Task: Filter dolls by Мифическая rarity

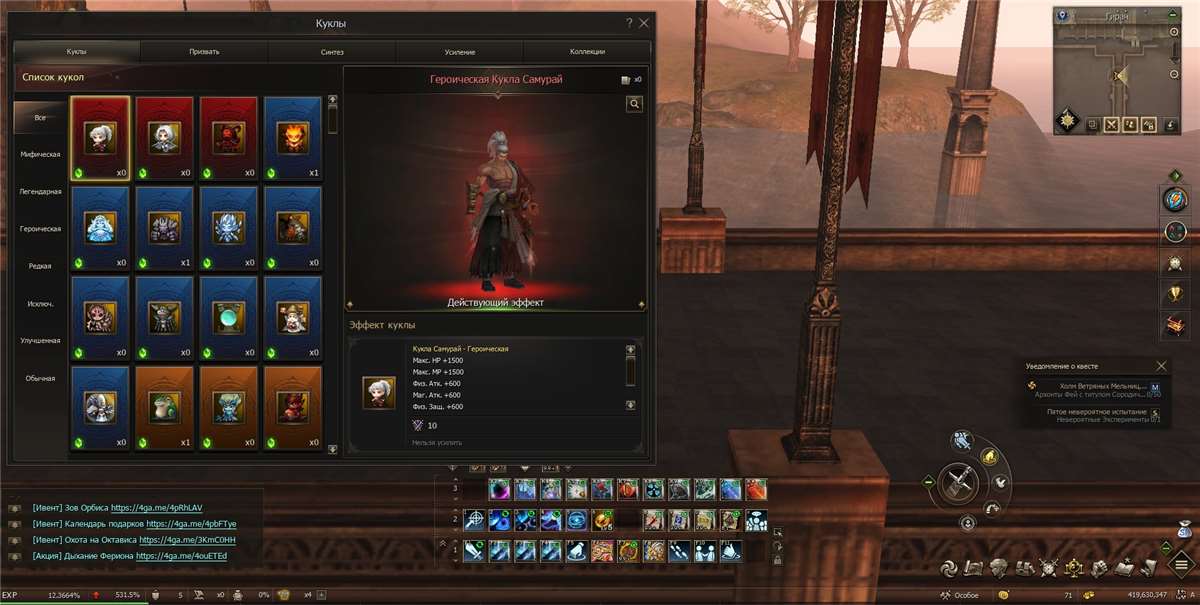Action: (x=41, y=154)
